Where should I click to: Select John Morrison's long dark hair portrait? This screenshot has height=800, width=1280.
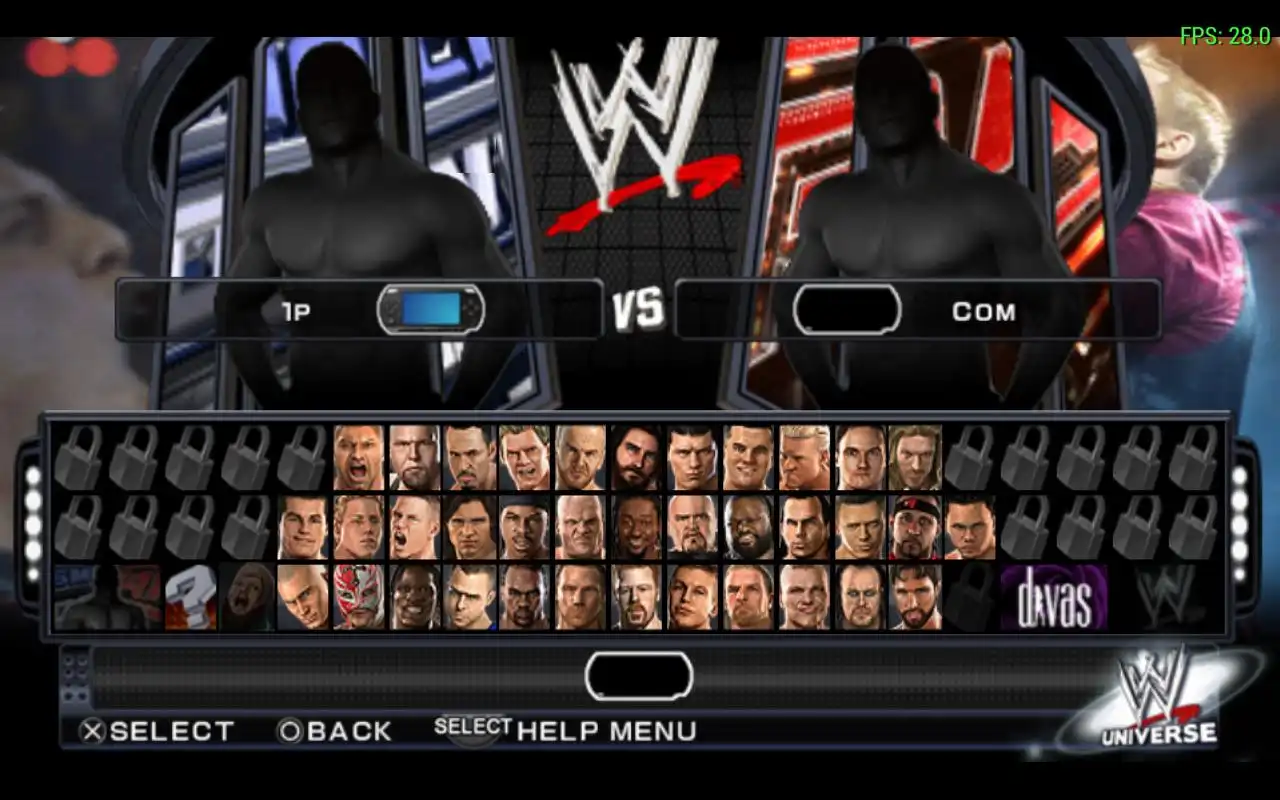(470, 528)
